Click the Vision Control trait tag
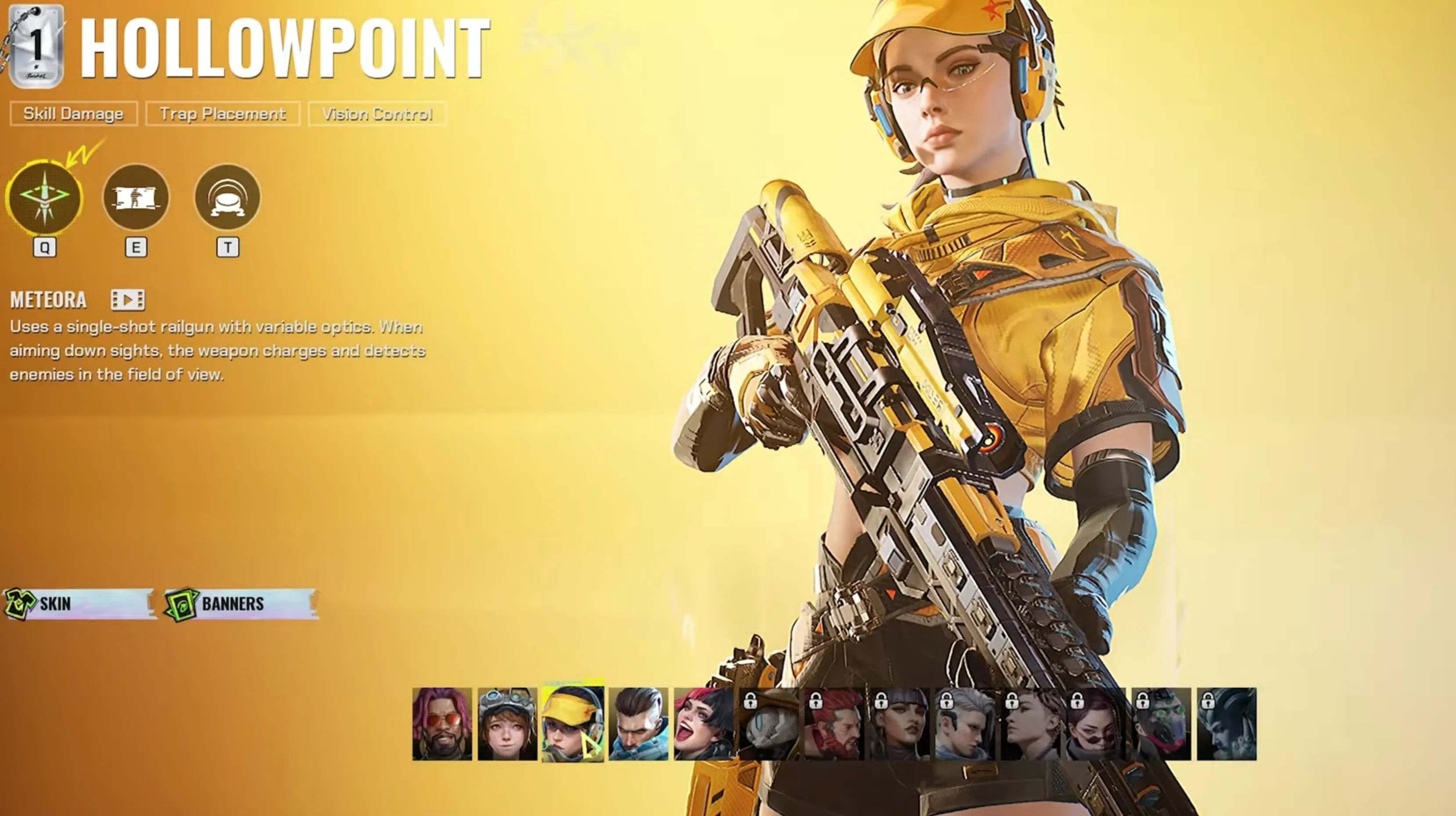 [377, 114]
